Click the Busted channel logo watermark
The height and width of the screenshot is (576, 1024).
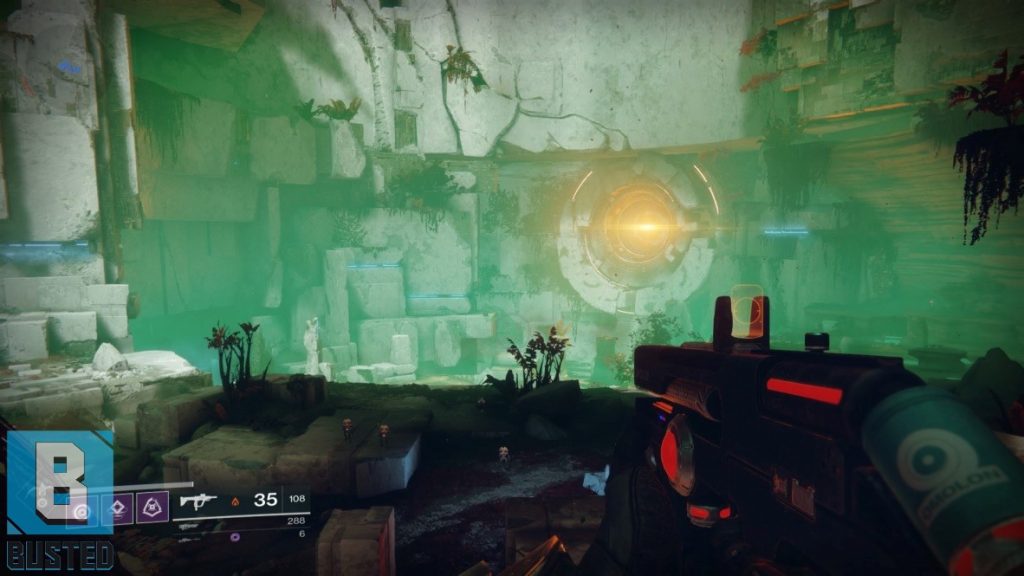click(58, 499)
